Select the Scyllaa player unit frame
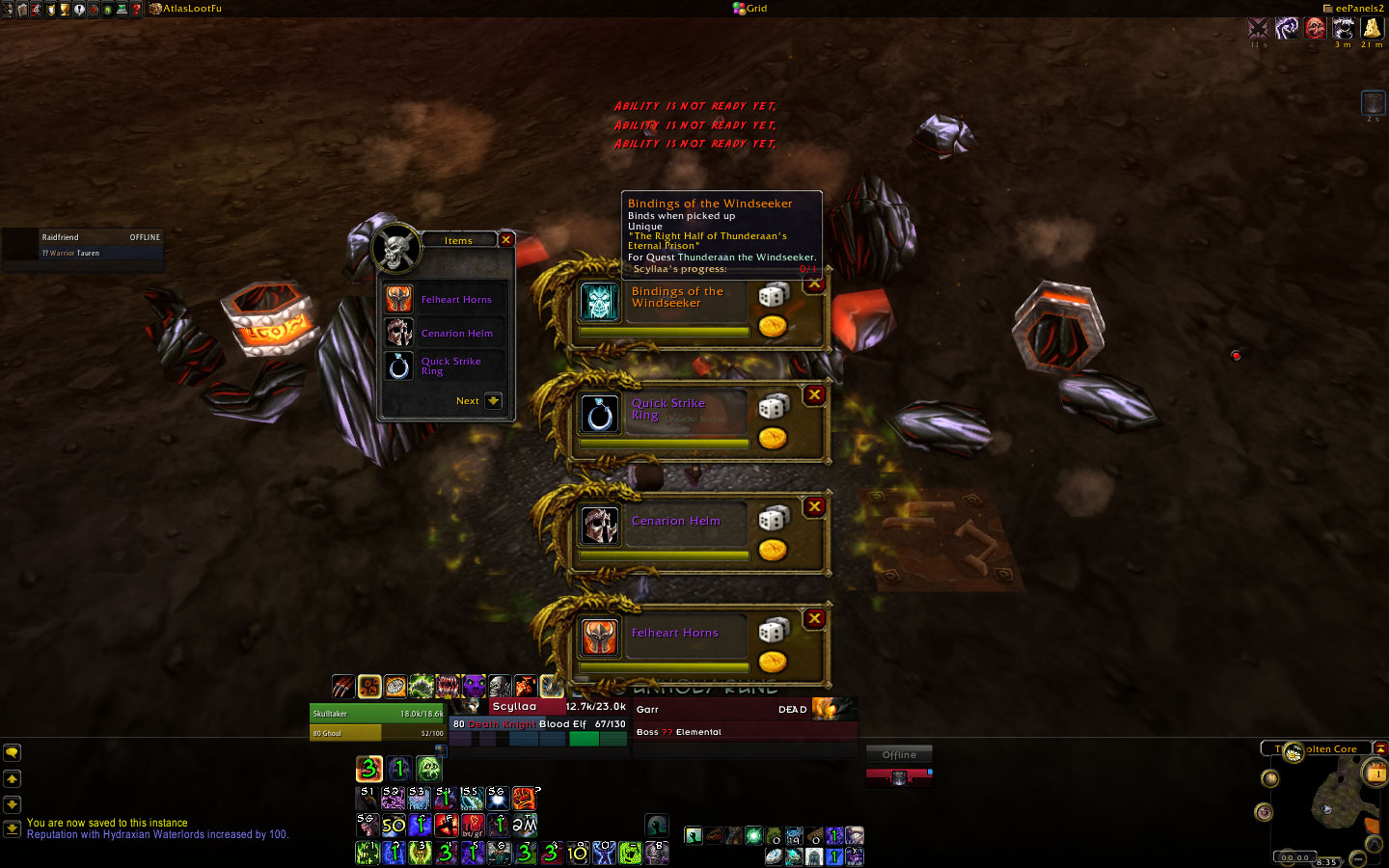 pos(538,714)
